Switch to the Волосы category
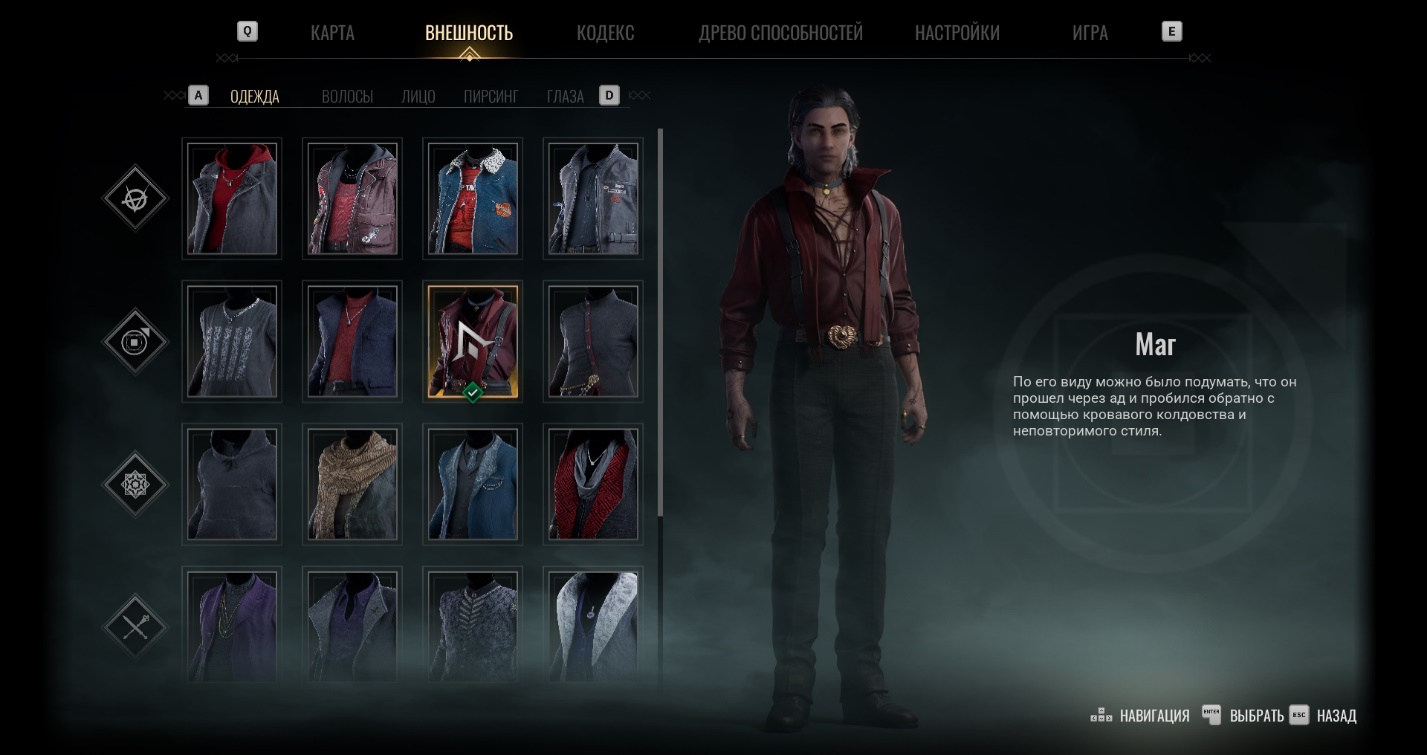 click(347, 97)
